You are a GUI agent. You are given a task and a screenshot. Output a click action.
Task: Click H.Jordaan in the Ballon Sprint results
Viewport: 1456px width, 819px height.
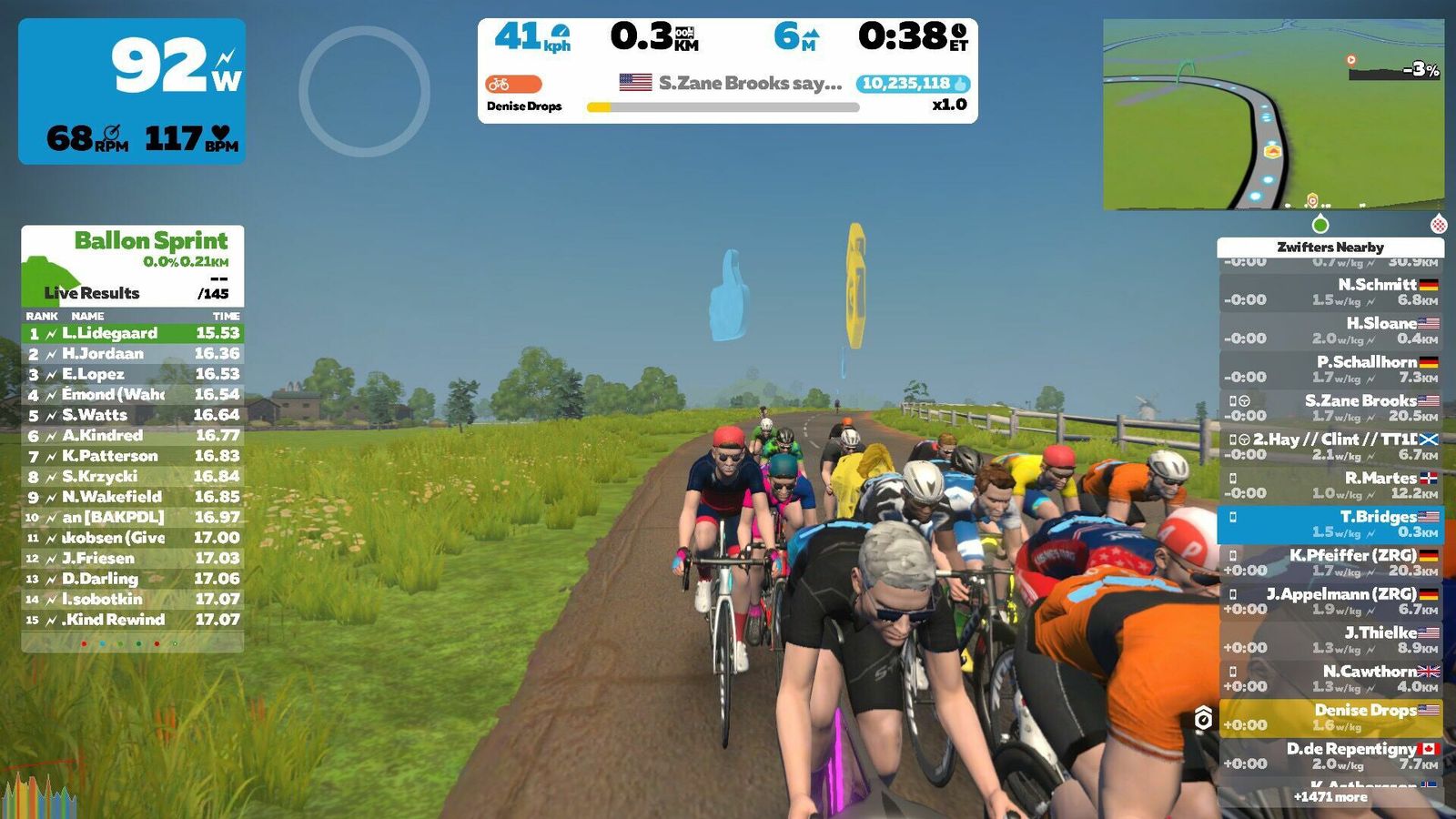tap(133, 353)
